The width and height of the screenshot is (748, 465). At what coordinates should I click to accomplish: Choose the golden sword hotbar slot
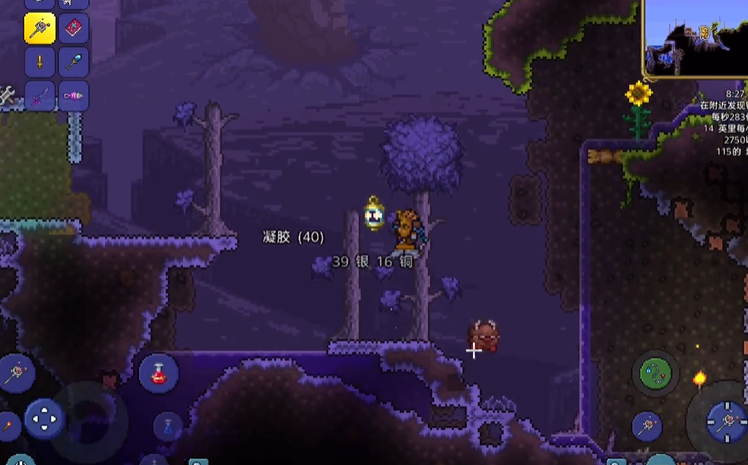(x=40, y=63)
